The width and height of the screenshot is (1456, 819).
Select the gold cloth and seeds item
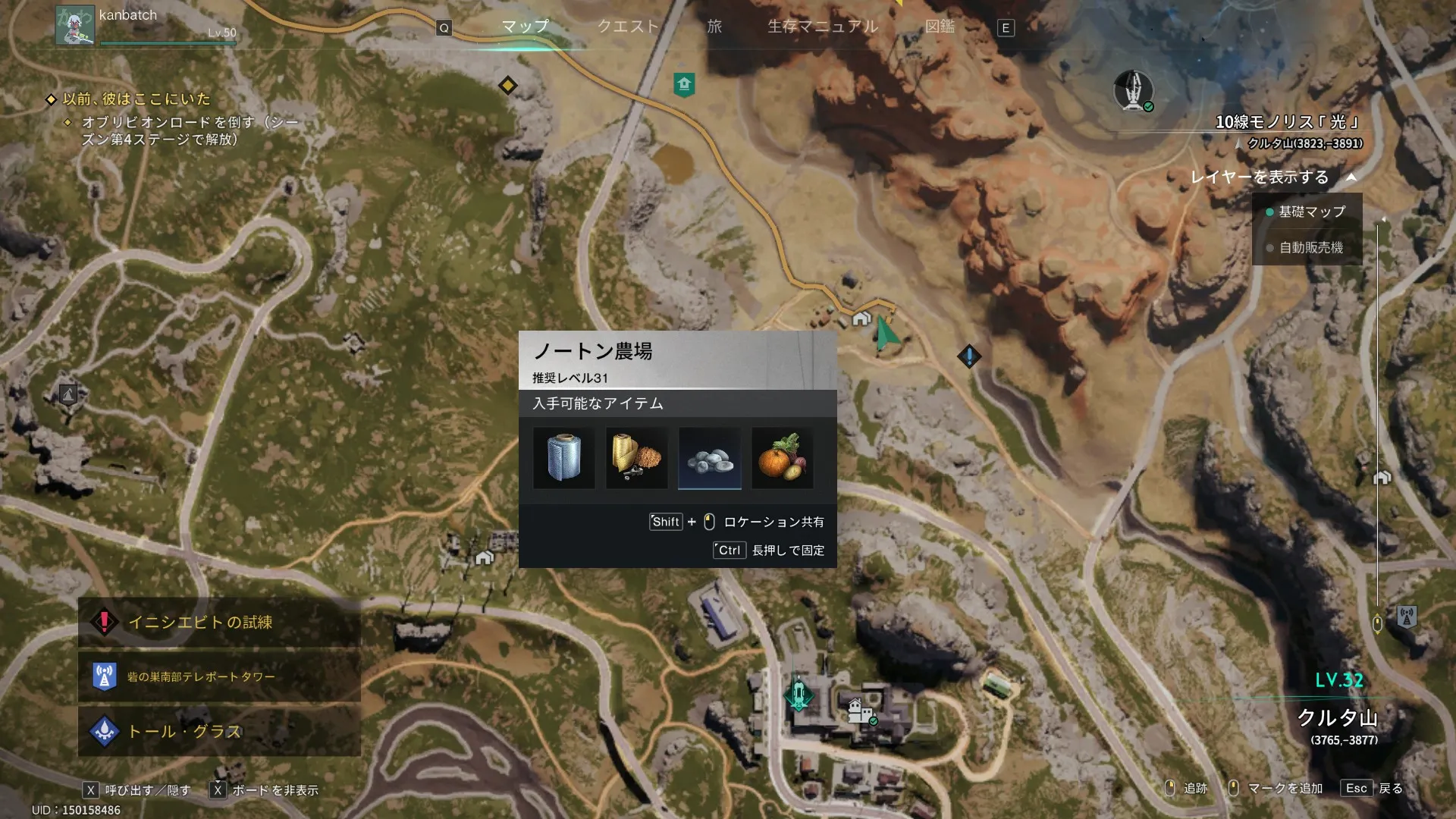point(636,458)
